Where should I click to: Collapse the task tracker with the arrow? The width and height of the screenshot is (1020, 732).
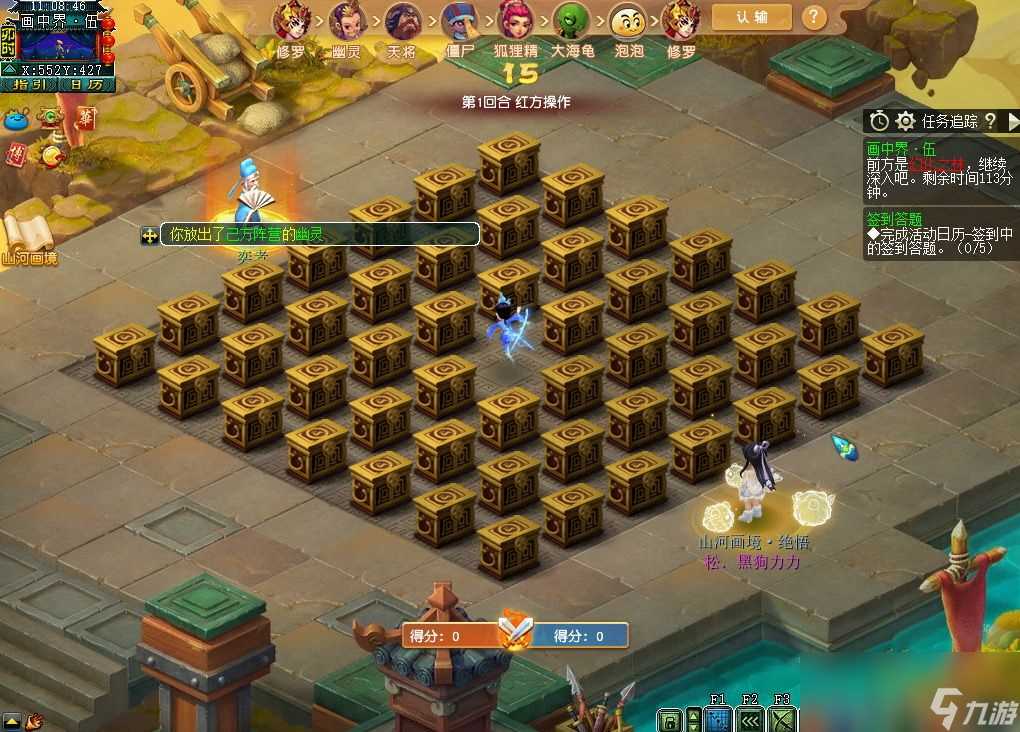pyautogui.click(x=1012, y=121)
